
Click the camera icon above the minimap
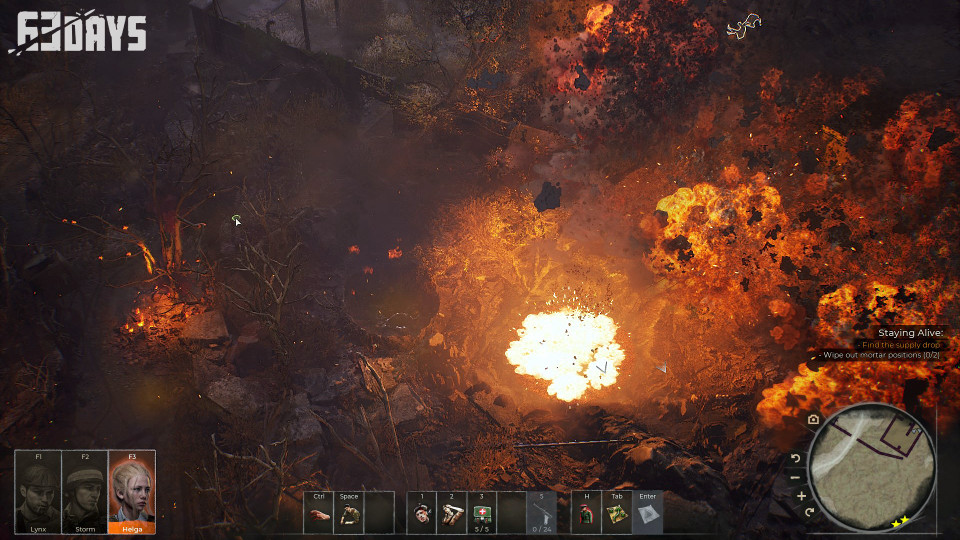(814, 419)
